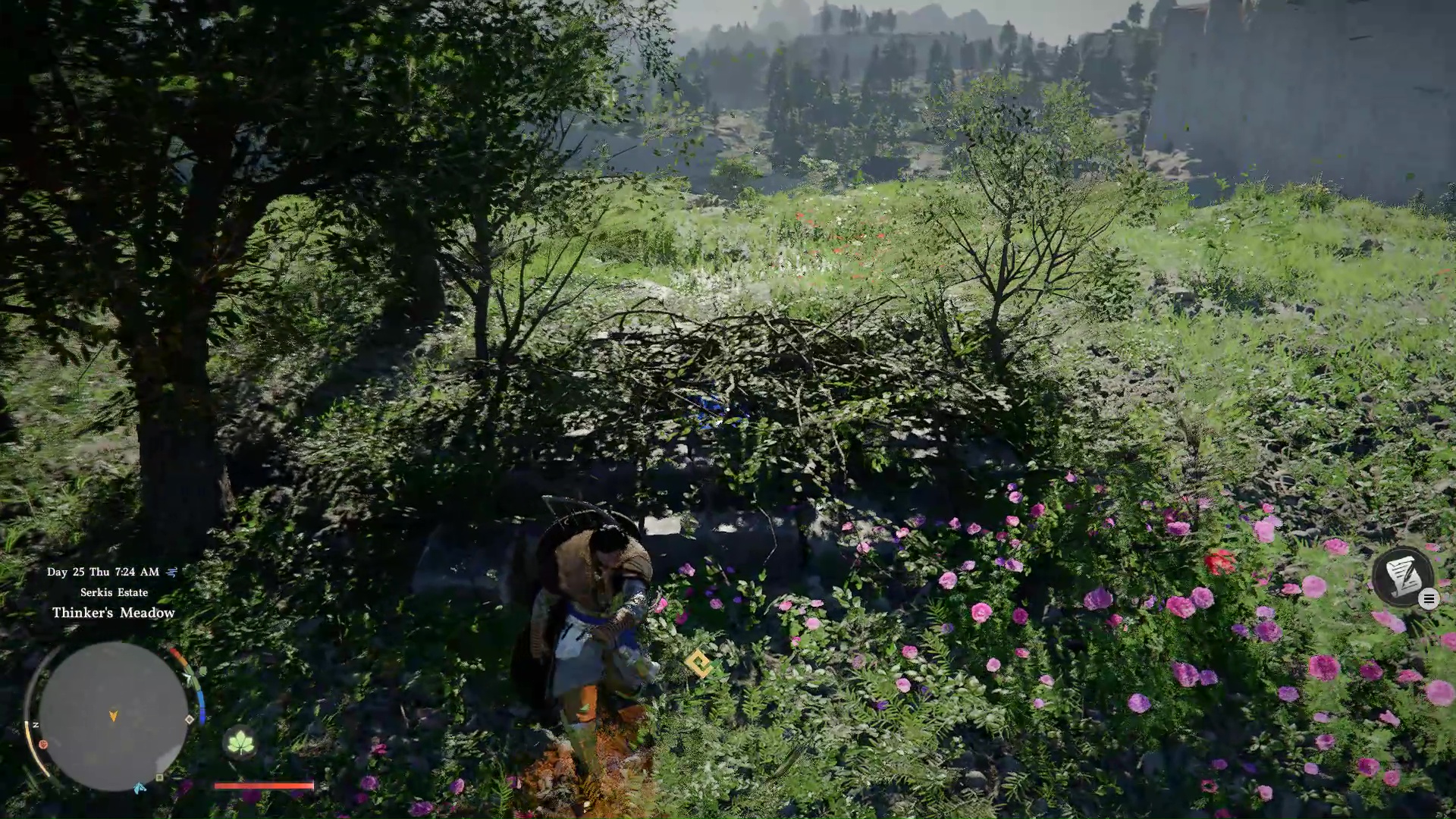Viewport: 1456px width, 819px height.
Task: Click the square objective marker below the minimap
Action: [158, 778]
